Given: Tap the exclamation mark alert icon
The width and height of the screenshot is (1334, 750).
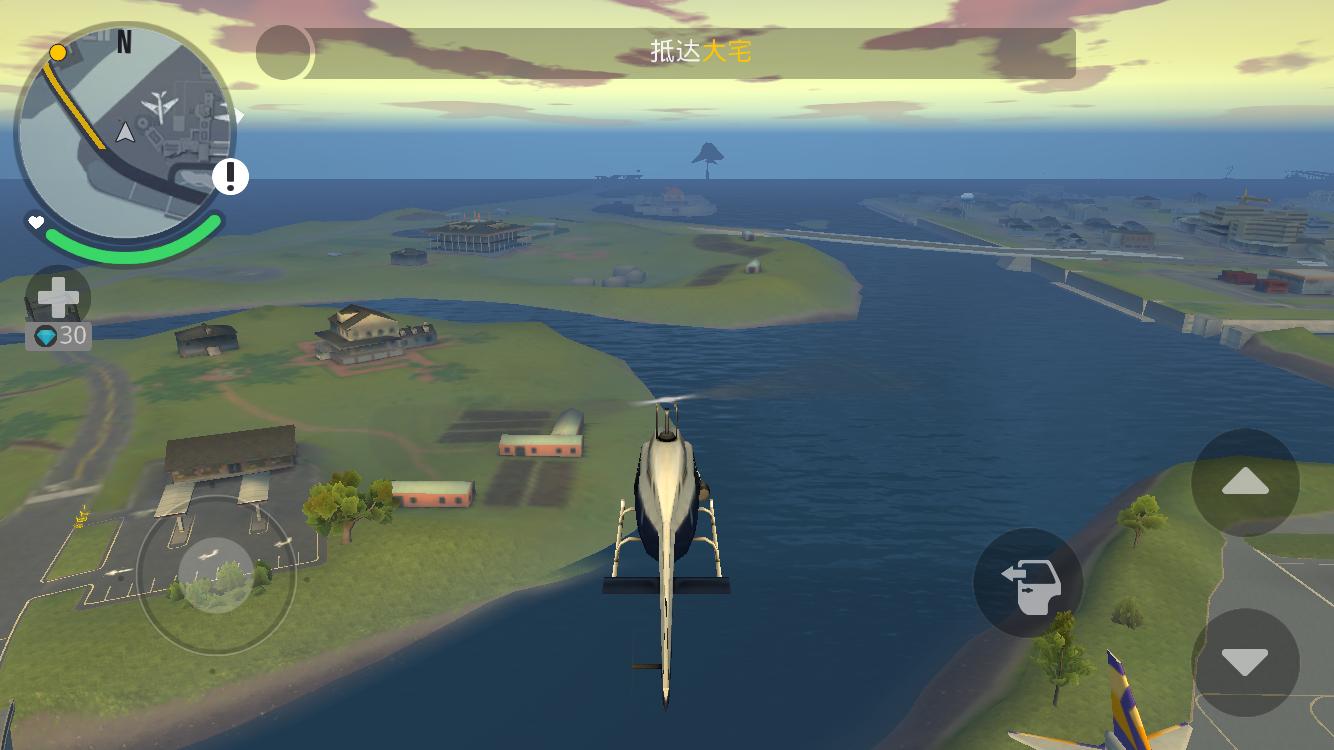Looking at the screenshot, I should 230,177.
